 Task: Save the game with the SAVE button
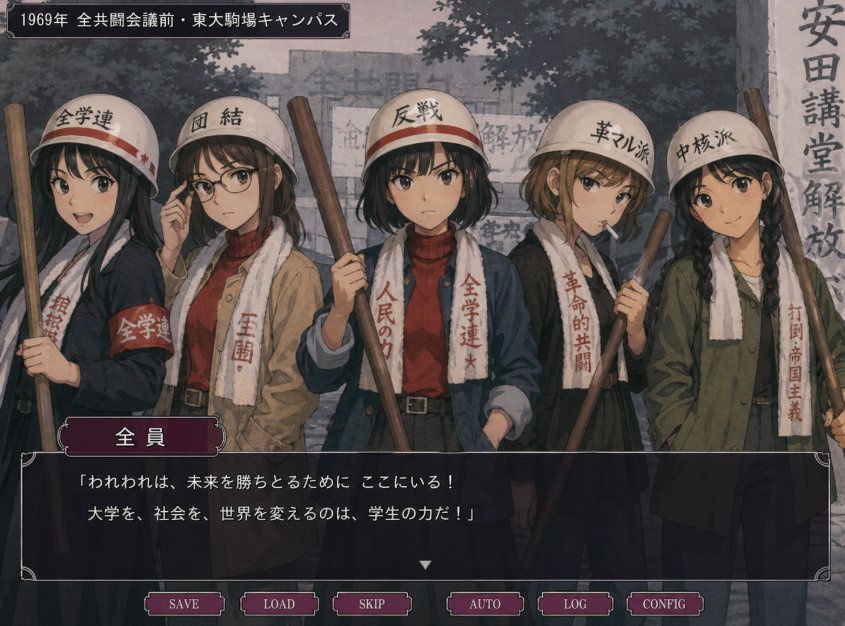click(184, 604)
